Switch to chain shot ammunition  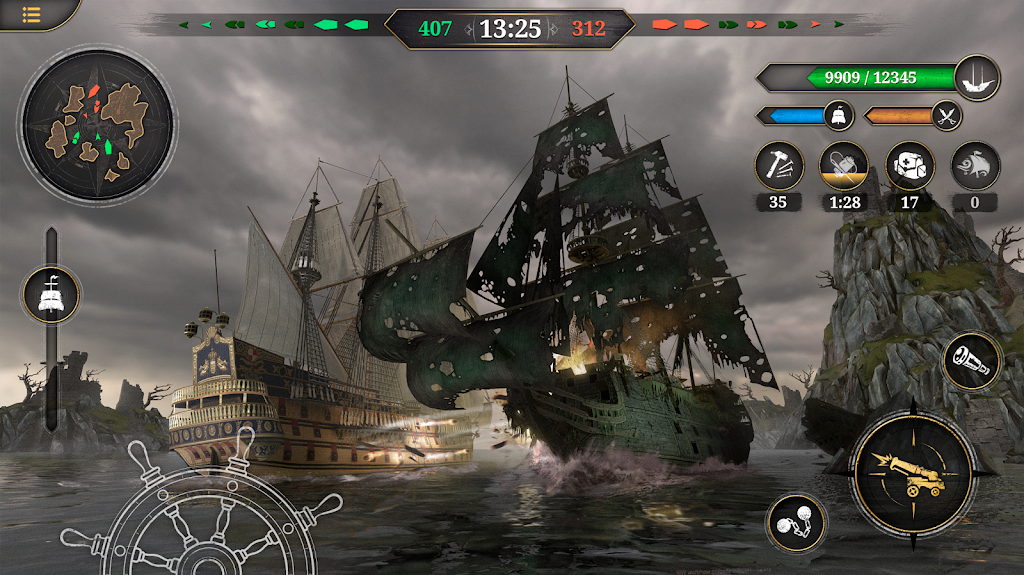coord(797,522)
